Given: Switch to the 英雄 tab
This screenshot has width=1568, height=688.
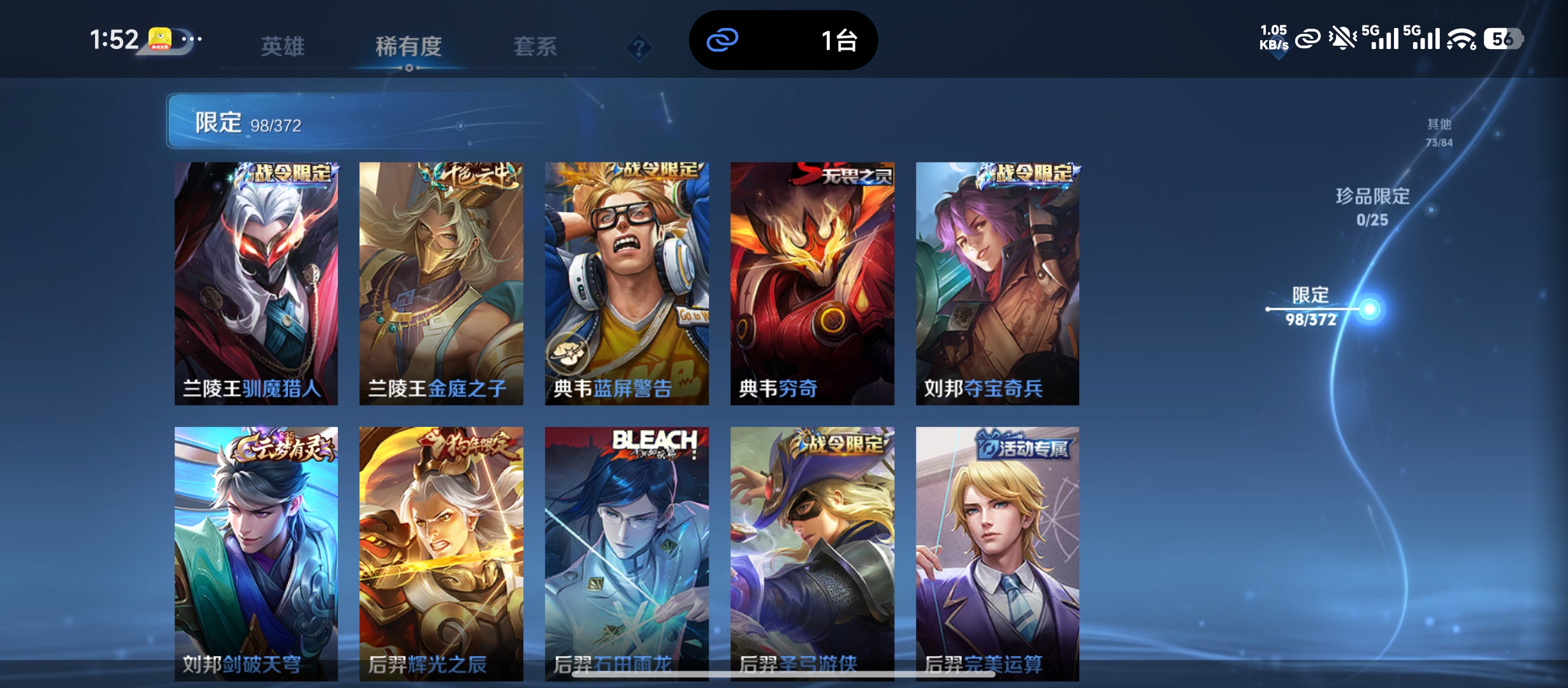Looking at the screenshot, I should pos(282,46).
